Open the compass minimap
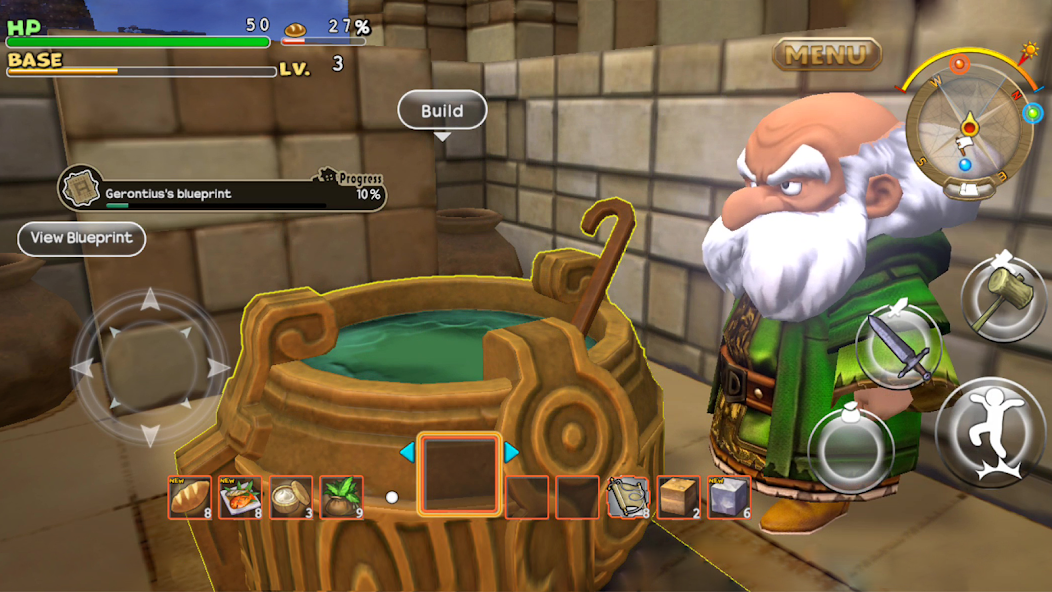 [967, 128]
